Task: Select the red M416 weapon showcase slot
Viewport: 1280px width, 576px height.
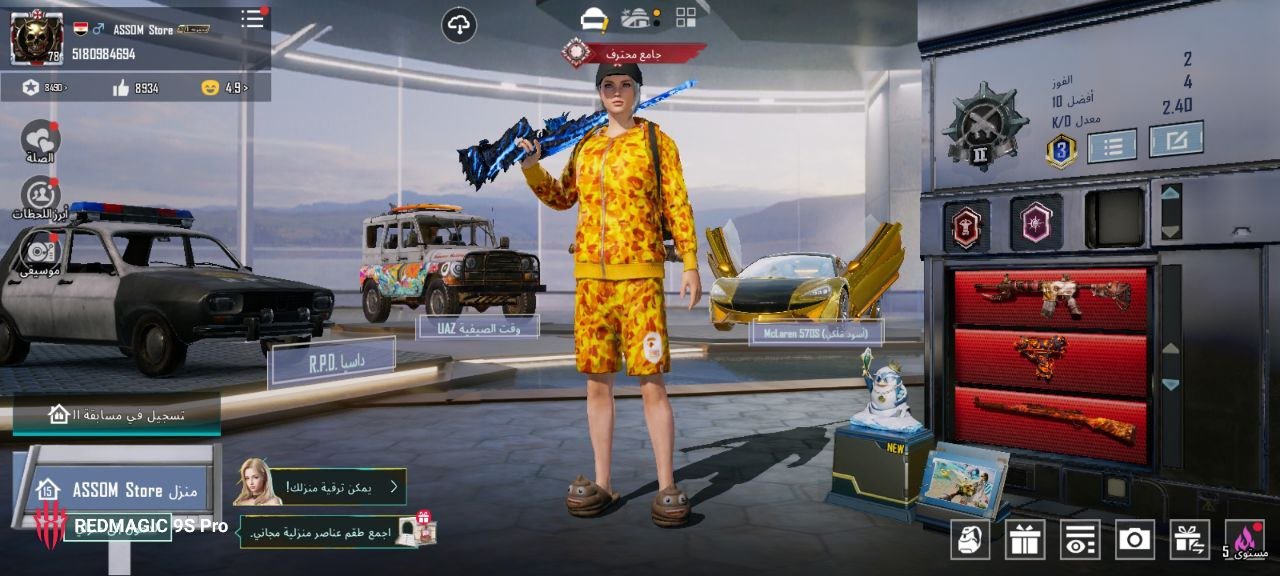Action: (x=1051, y=294)
